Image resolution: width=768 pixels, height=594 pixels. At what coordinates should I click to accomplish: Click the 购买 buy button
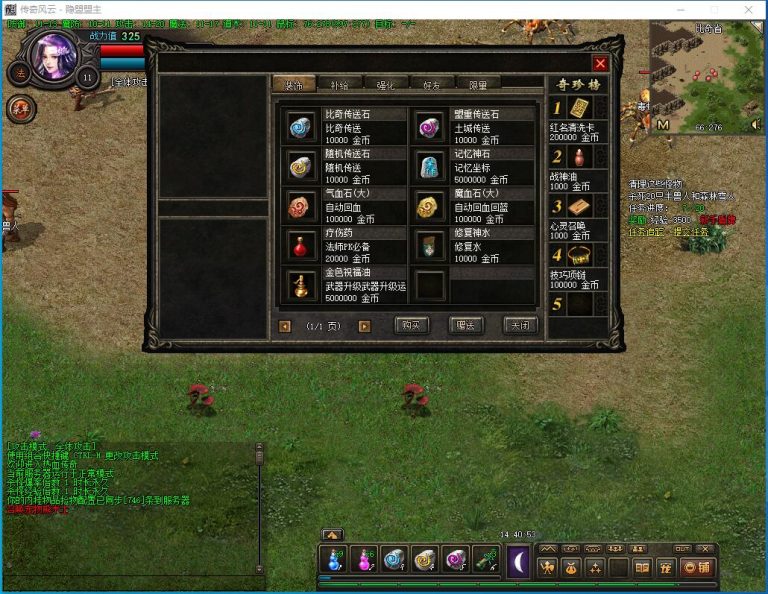pyautogui.click(x=412, y=325)
